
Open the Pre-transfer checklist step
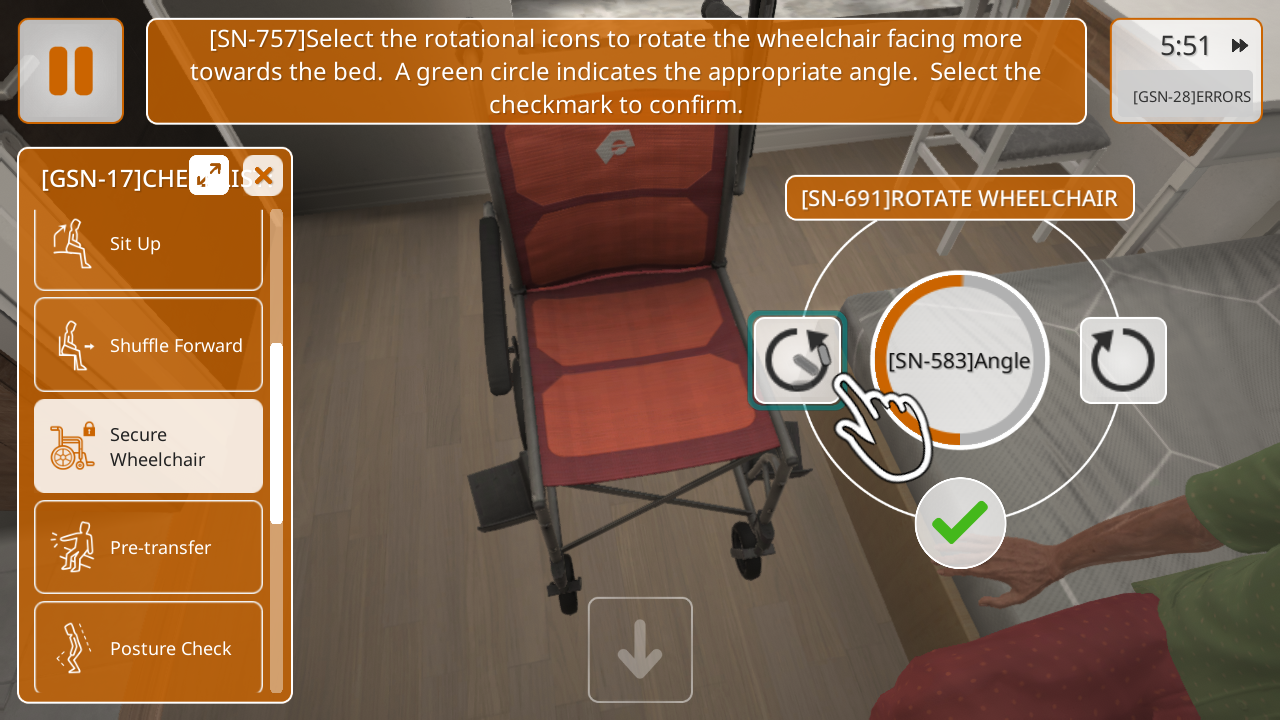pos(148,547)
